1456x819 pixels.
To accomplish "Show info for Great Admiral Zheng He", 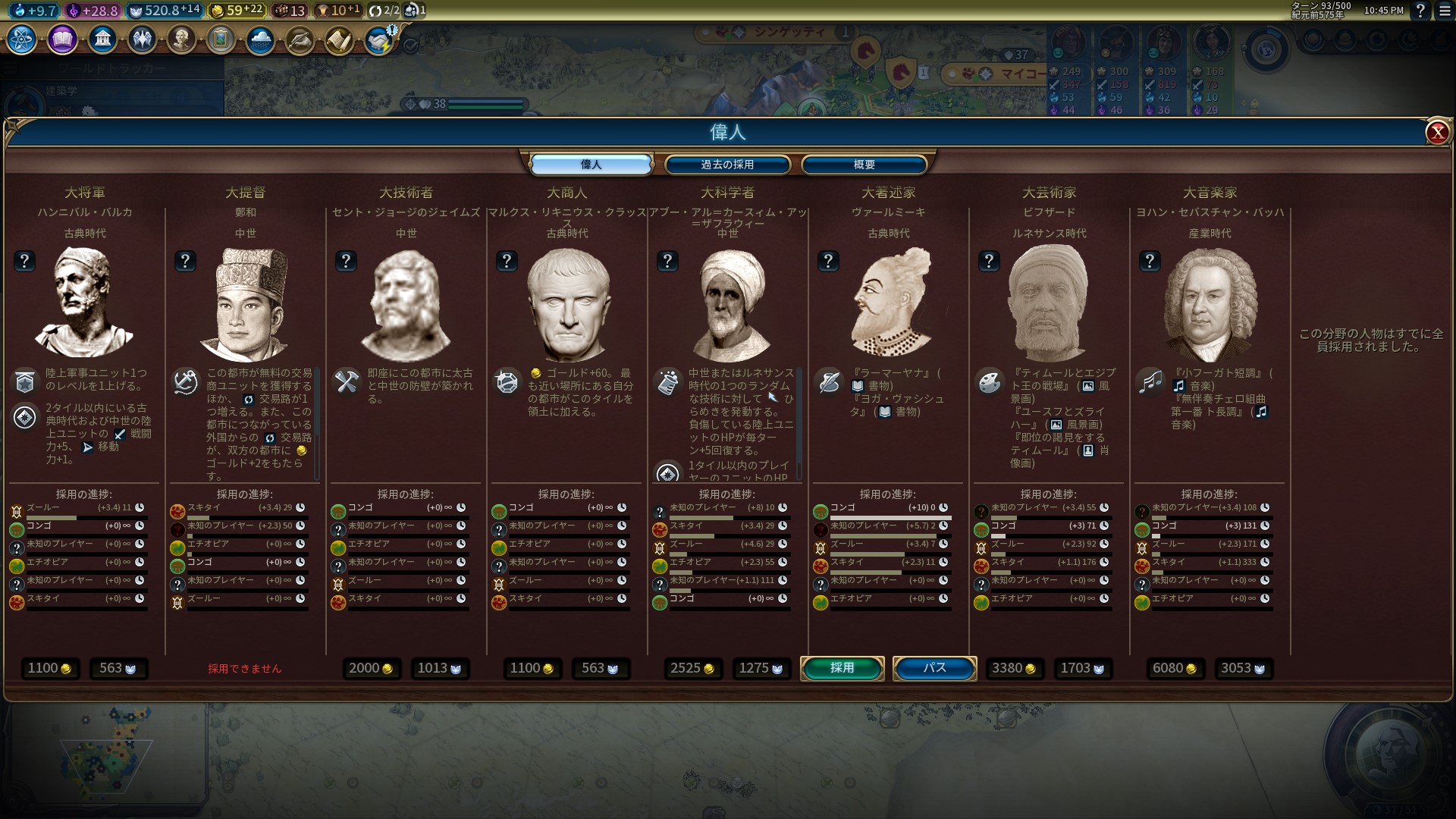I will coord(185,261).
